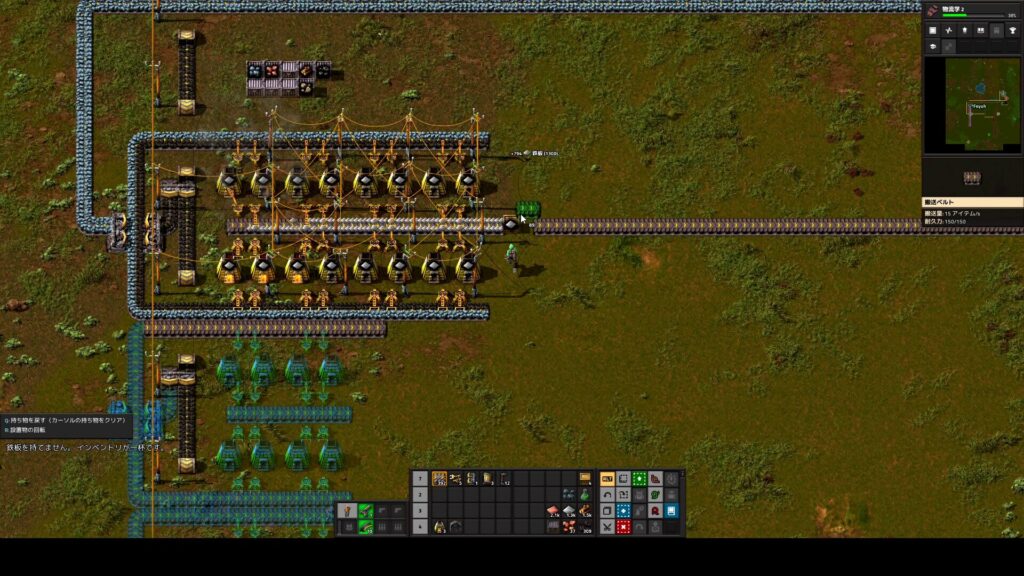The image size is (1024, 576).
Task: Select the copper plate hotbar slot
Action: [554, 510]
